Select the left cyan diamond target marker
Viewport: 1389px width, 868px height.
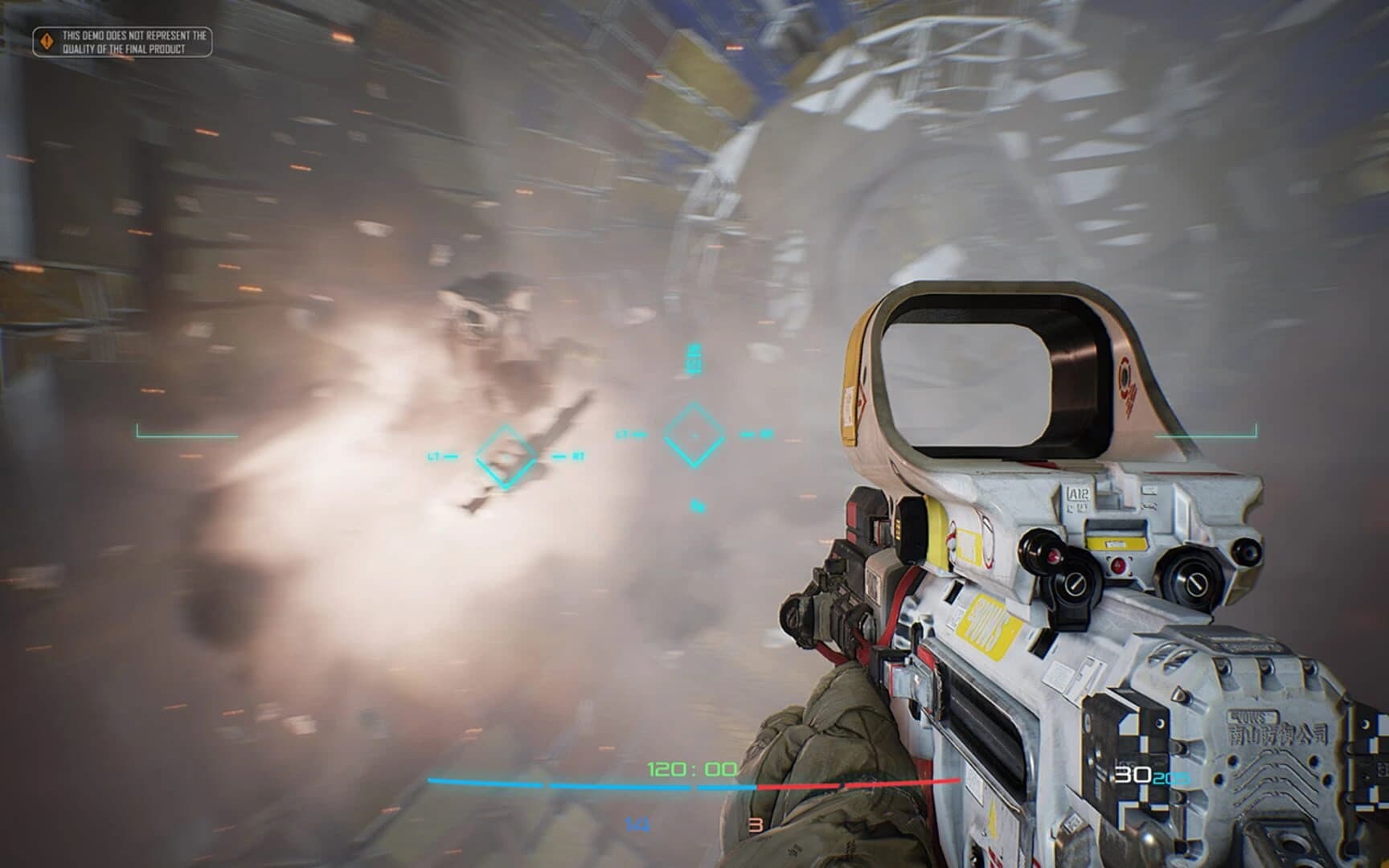point(506,454)
